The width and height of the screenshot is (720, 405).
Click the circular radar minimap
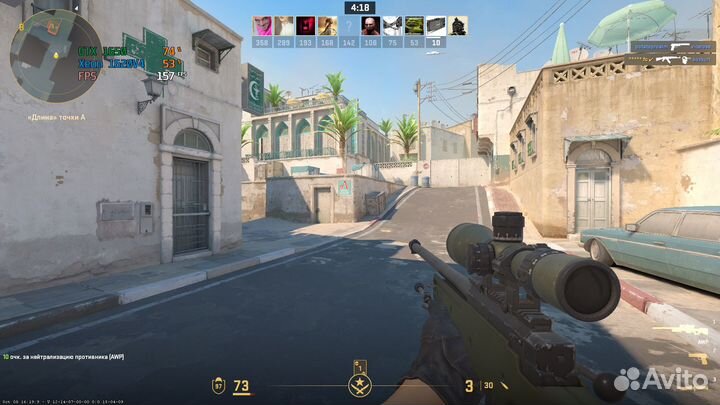click(x=55, y=55)
